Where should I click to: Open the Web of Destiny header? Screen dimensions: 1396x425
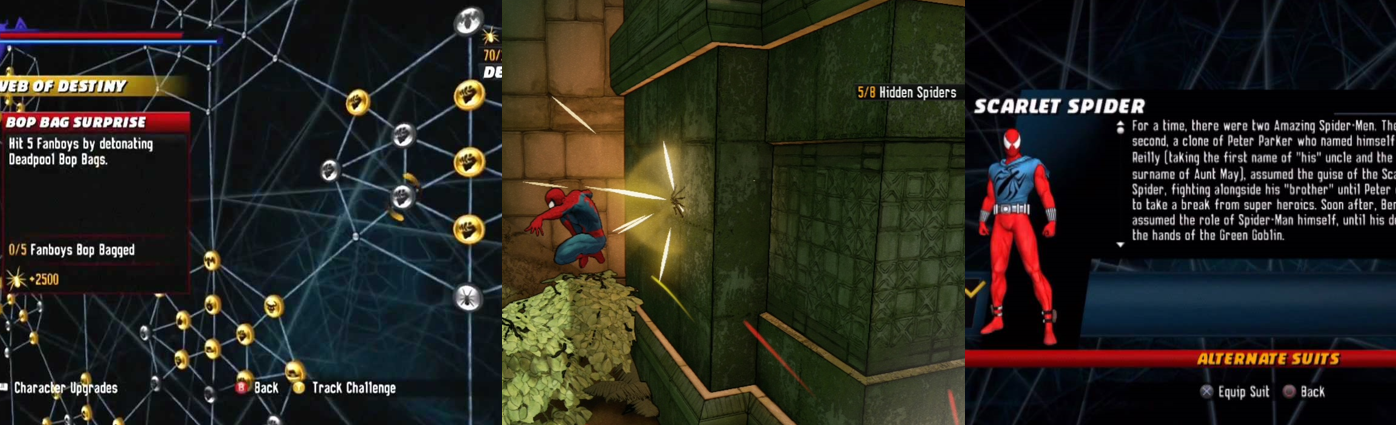click(70, 86)
